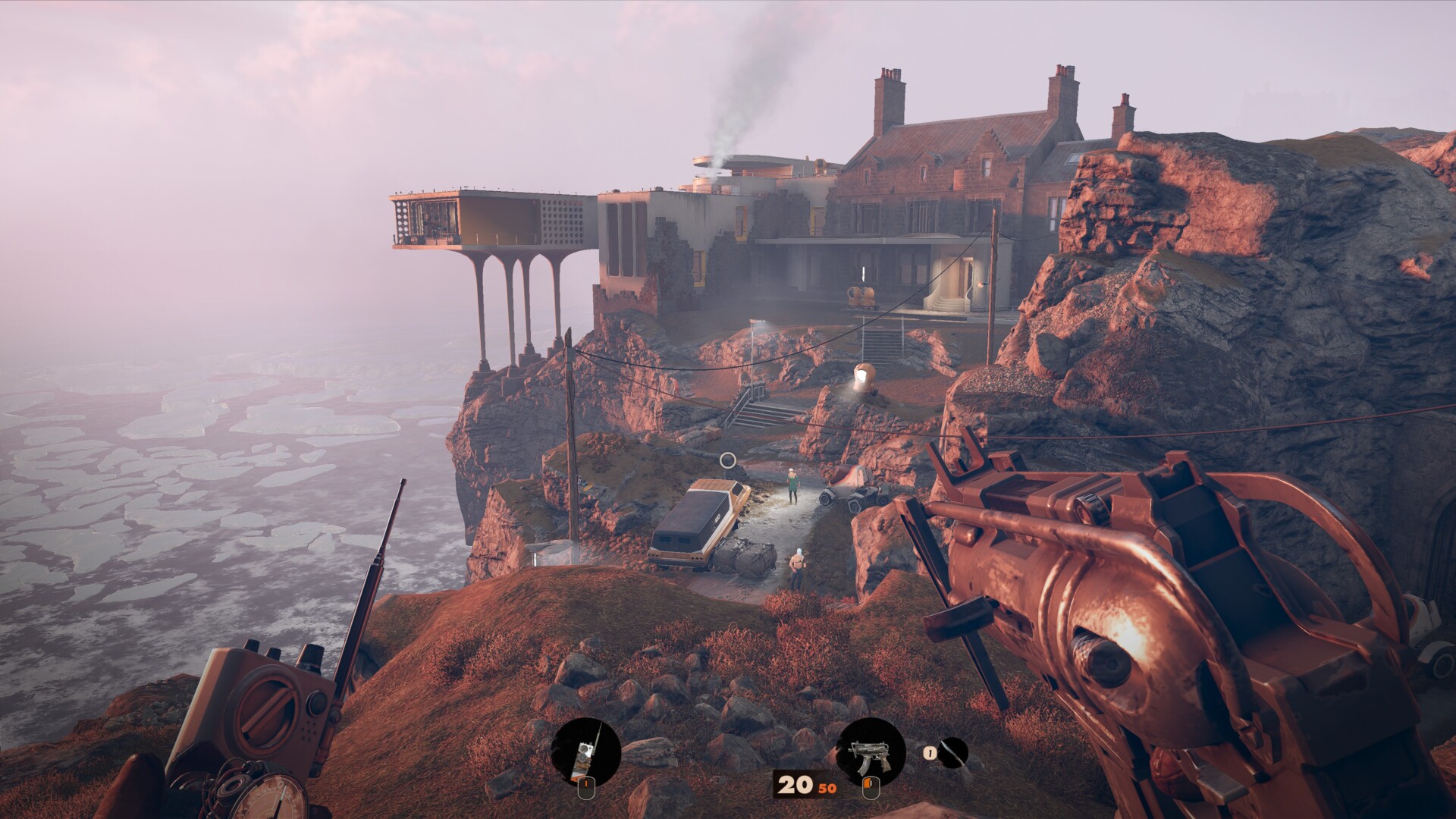The image size is (1456, 819).
Task: Select the walkie-talkie radio item slot
Action: 586,752
